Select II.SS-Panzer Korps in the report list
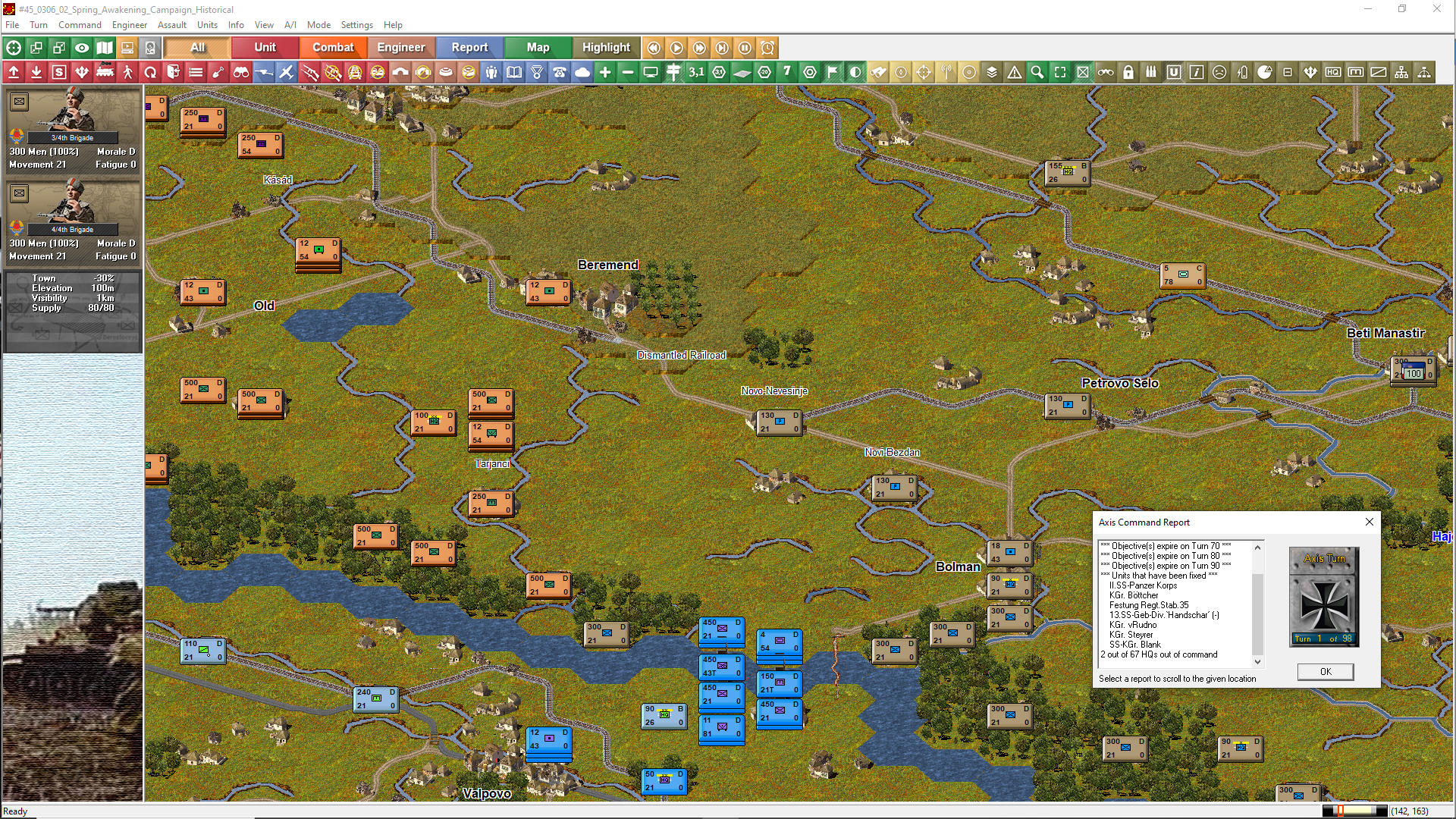Screen dimensions: 1456x819 click(1145, 585)
